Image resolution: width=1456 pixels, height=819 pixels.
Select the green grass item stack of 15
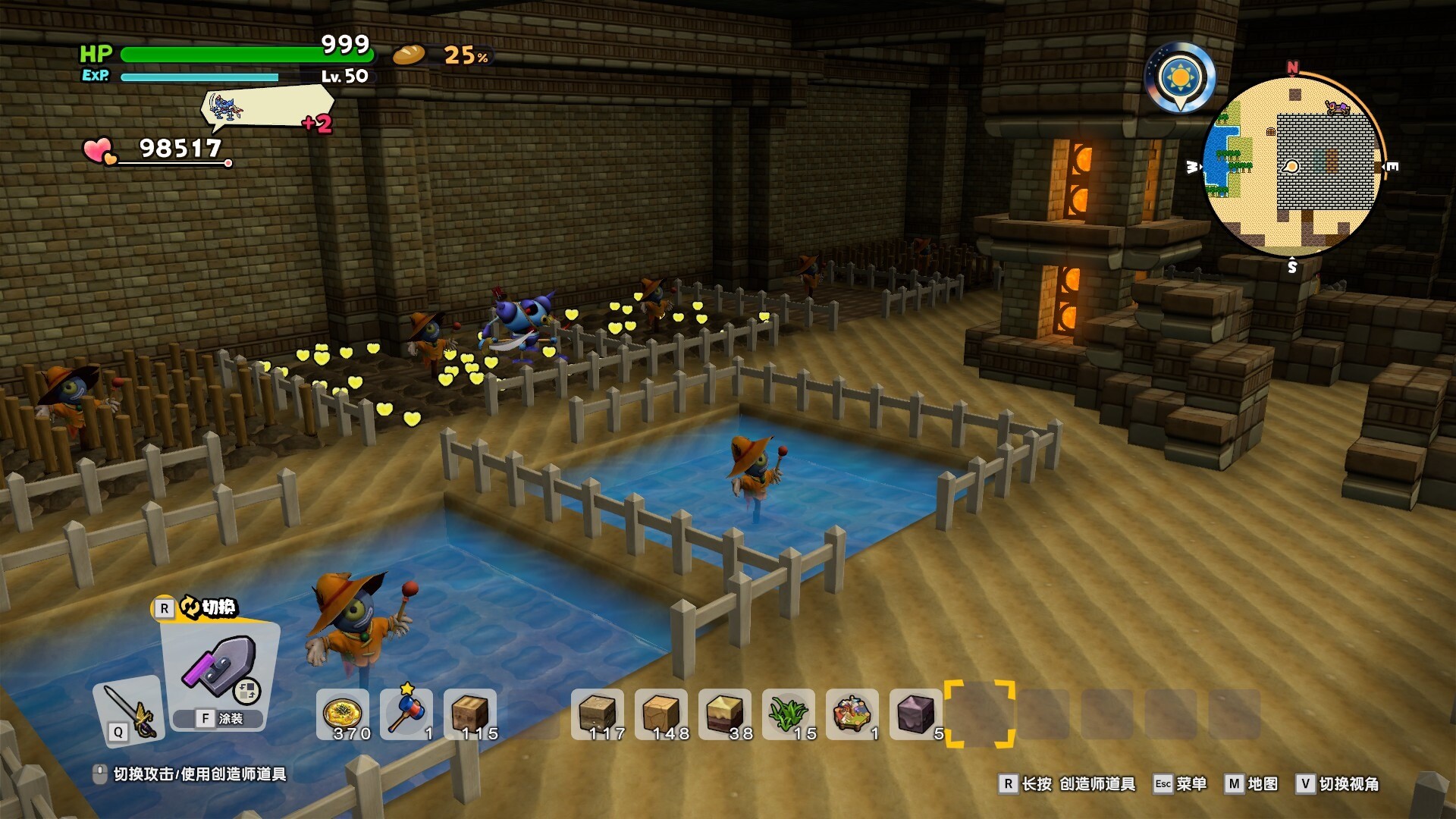pos(789,714)
